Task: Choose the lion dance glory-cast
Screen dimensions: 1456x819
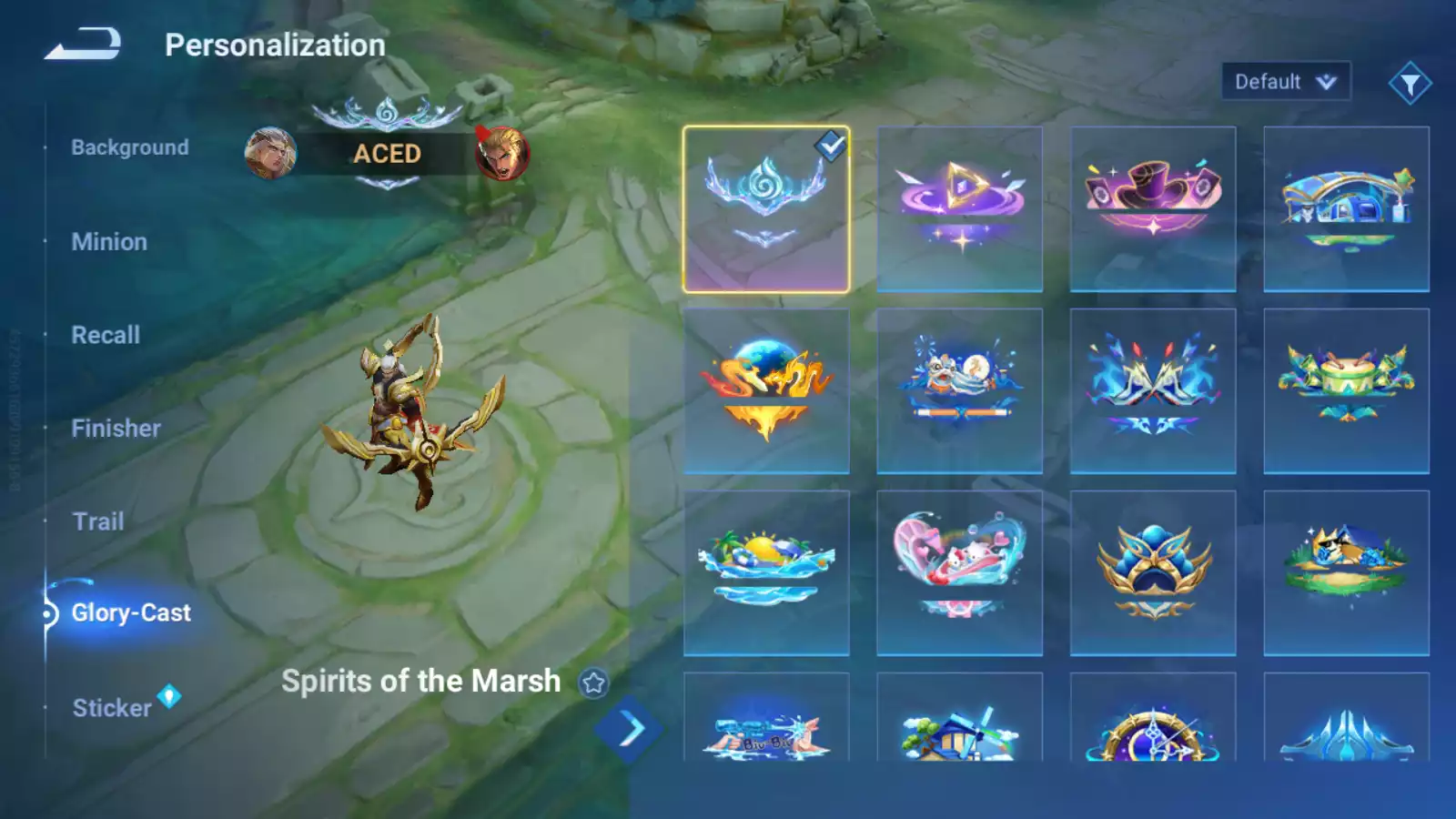Action: [959, 391]
